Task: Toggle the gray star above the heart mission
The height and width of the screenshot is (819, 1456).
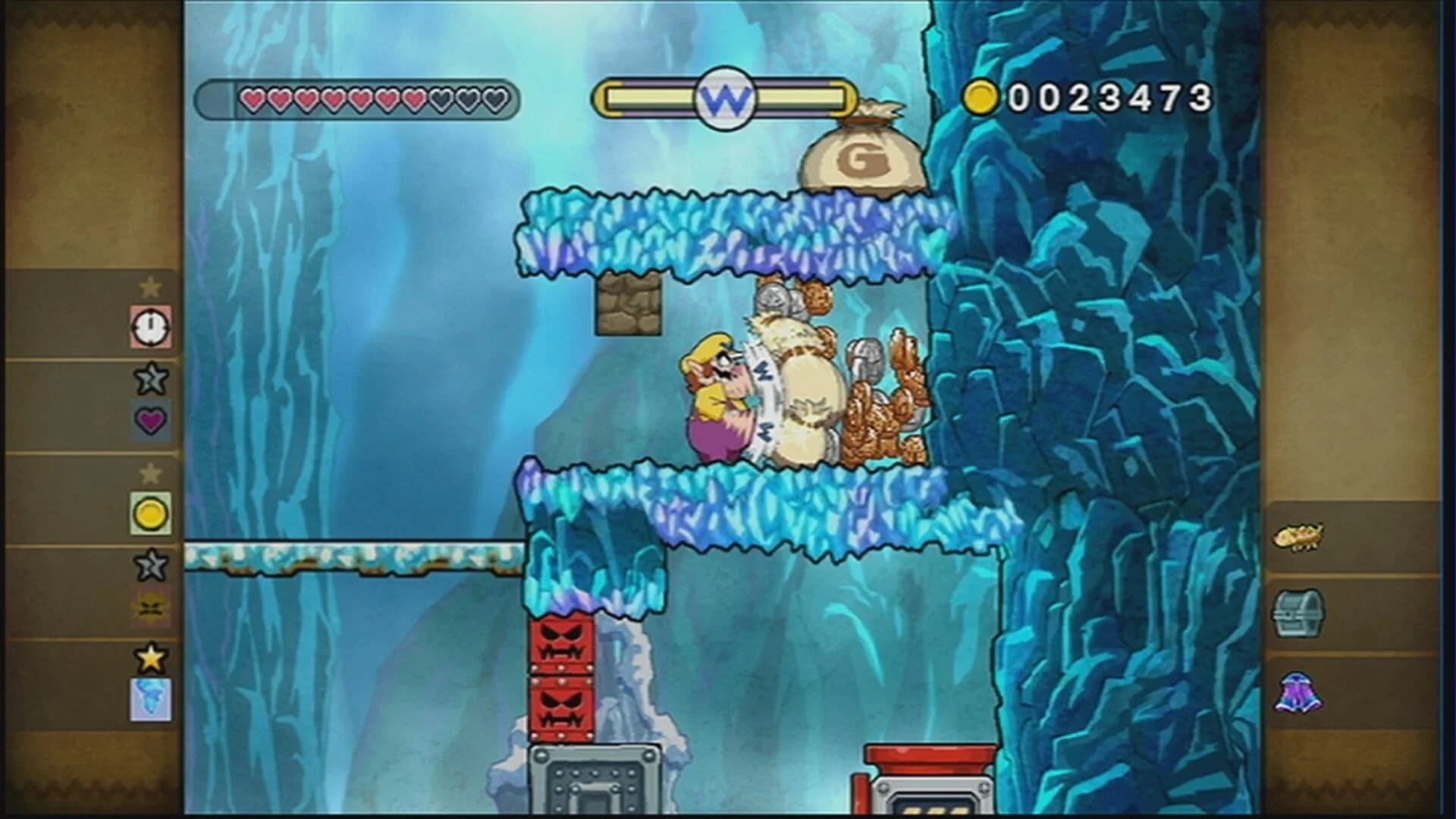Action: [x=150, y=377]
